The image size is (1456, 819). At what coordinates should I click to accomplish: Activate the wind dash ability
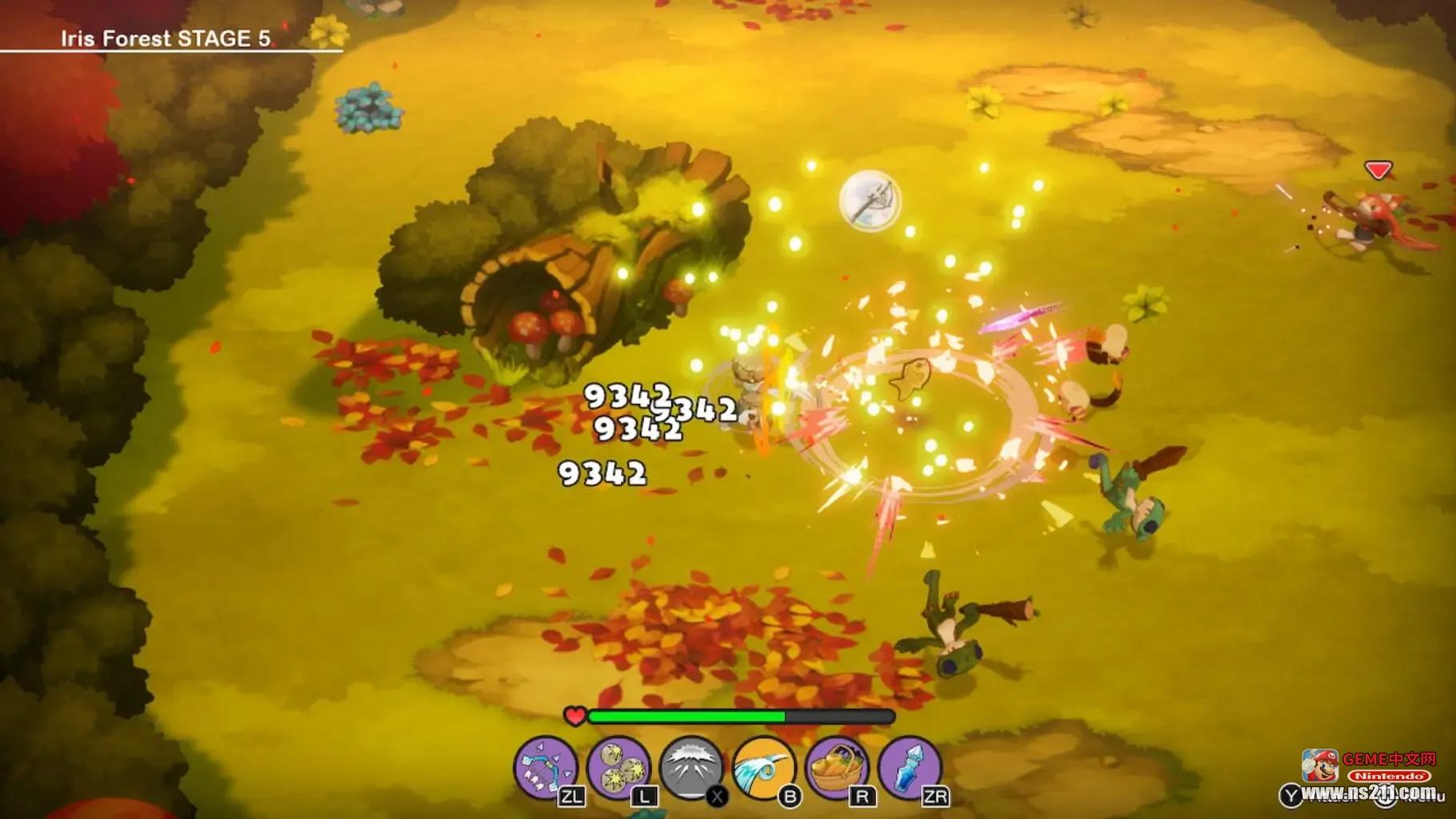click(763, 767)
